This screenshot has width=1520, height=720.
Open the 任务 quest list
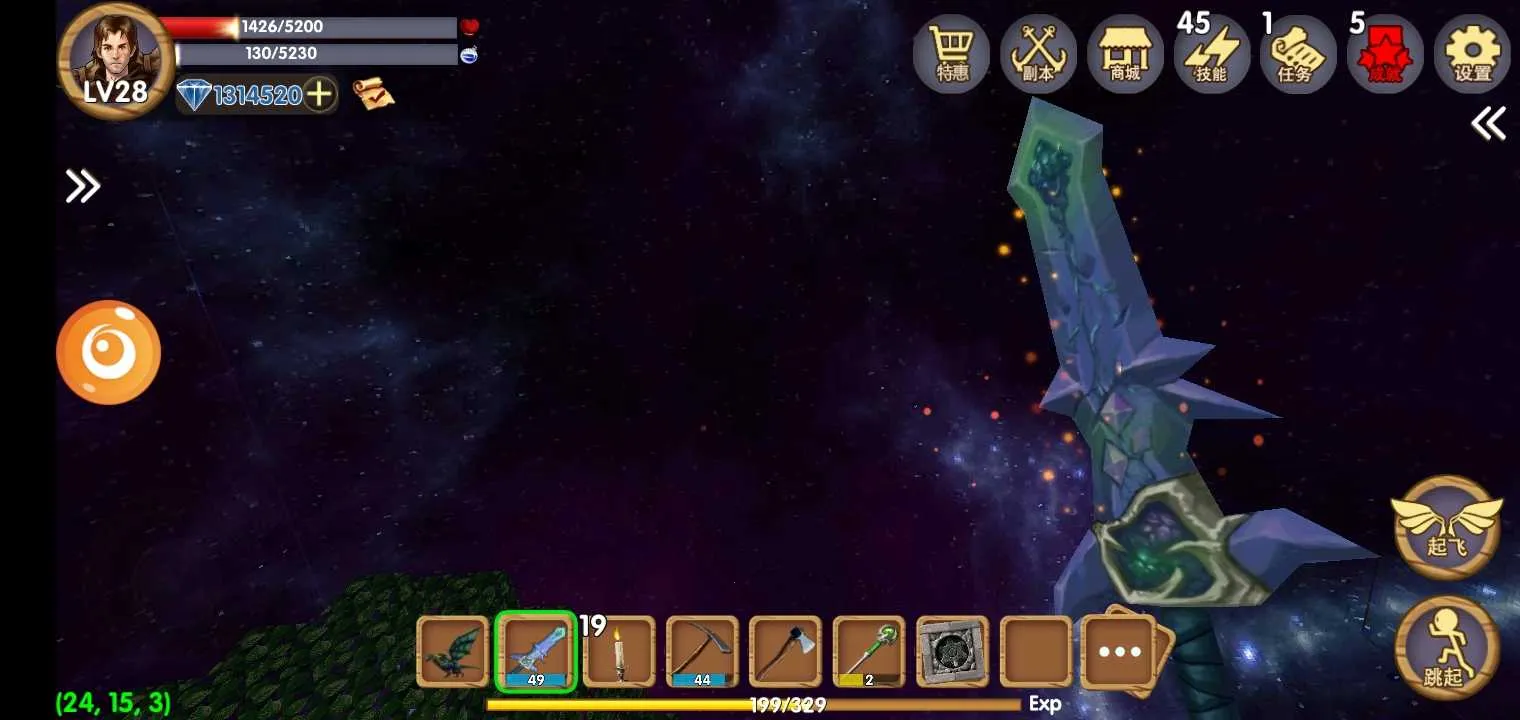(1298, 55)
